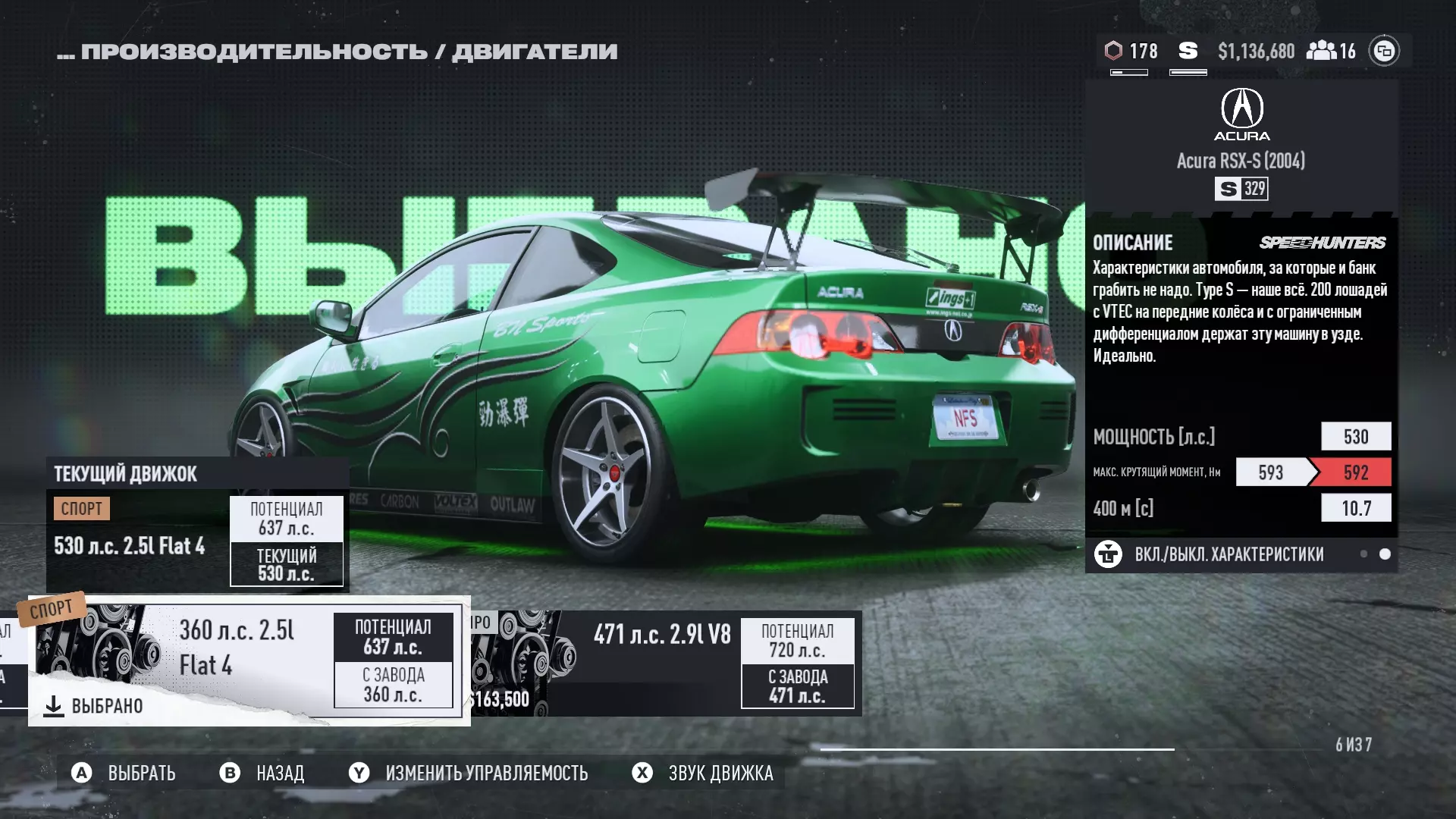
Task: Click the round chat icon in top corner
Action: (1384, 51)
